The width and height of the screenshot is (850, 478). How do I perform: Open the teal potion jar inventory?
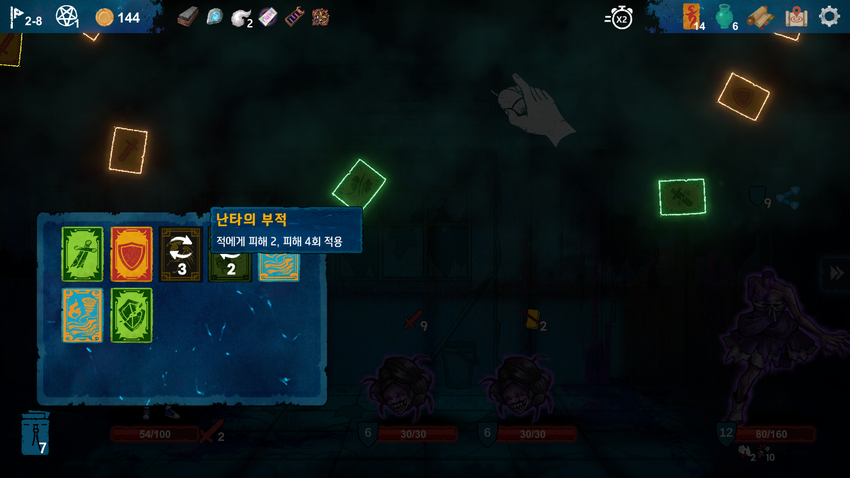(726, 17)
